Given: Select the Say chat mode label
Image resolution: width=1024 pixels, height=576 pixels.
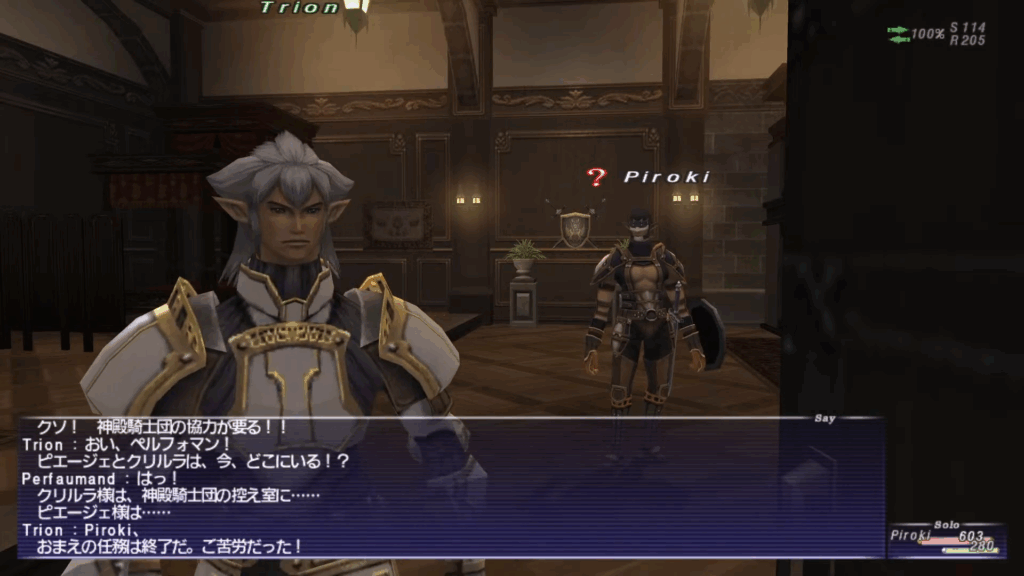Looking at the screenshot, I should click(825, 419).
